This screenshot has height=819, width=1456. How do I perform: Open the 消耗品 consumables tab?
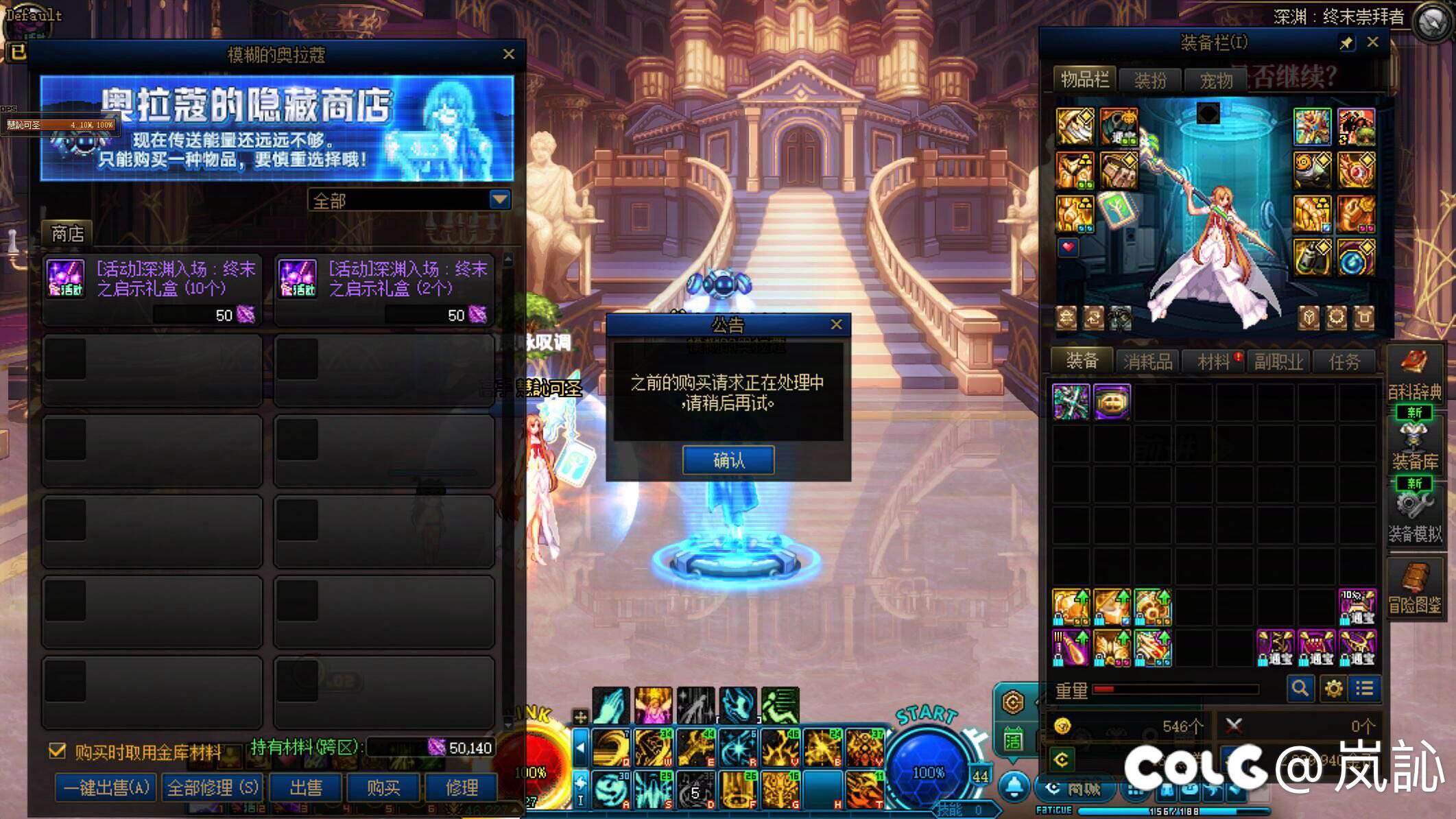pos(1147,361)
